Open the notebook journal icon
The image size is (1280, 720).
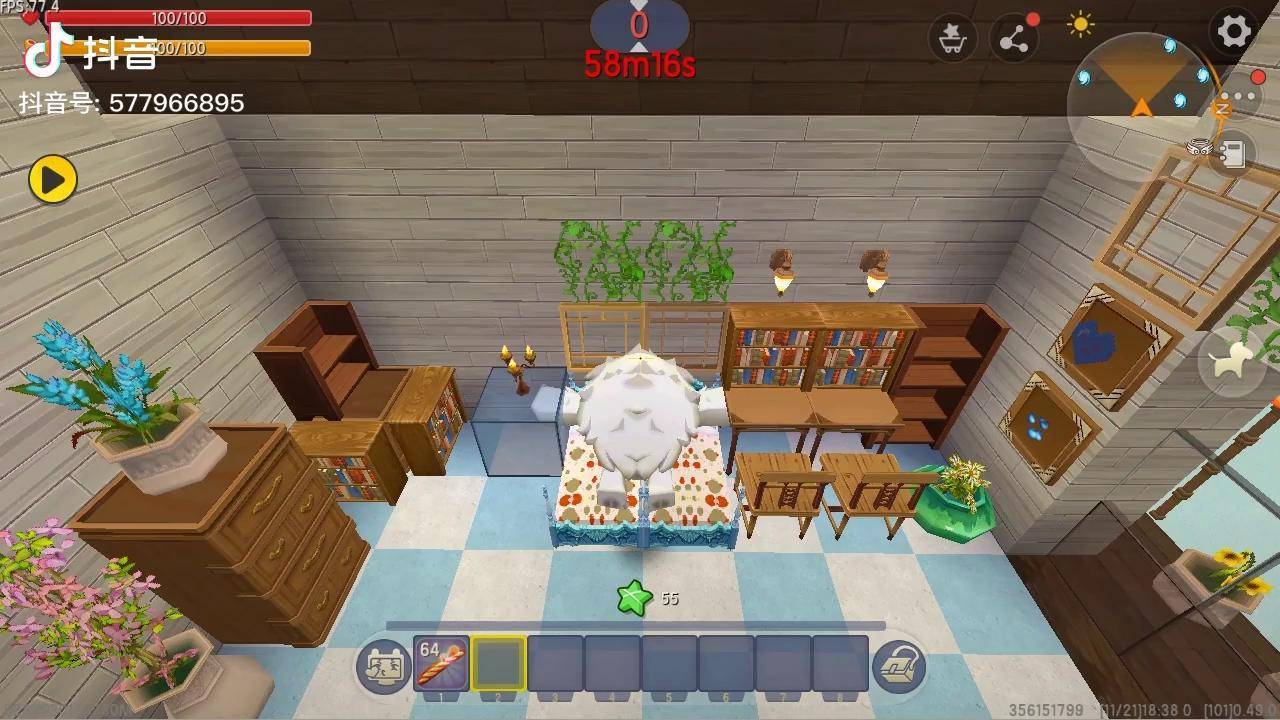click(1233, 154)
